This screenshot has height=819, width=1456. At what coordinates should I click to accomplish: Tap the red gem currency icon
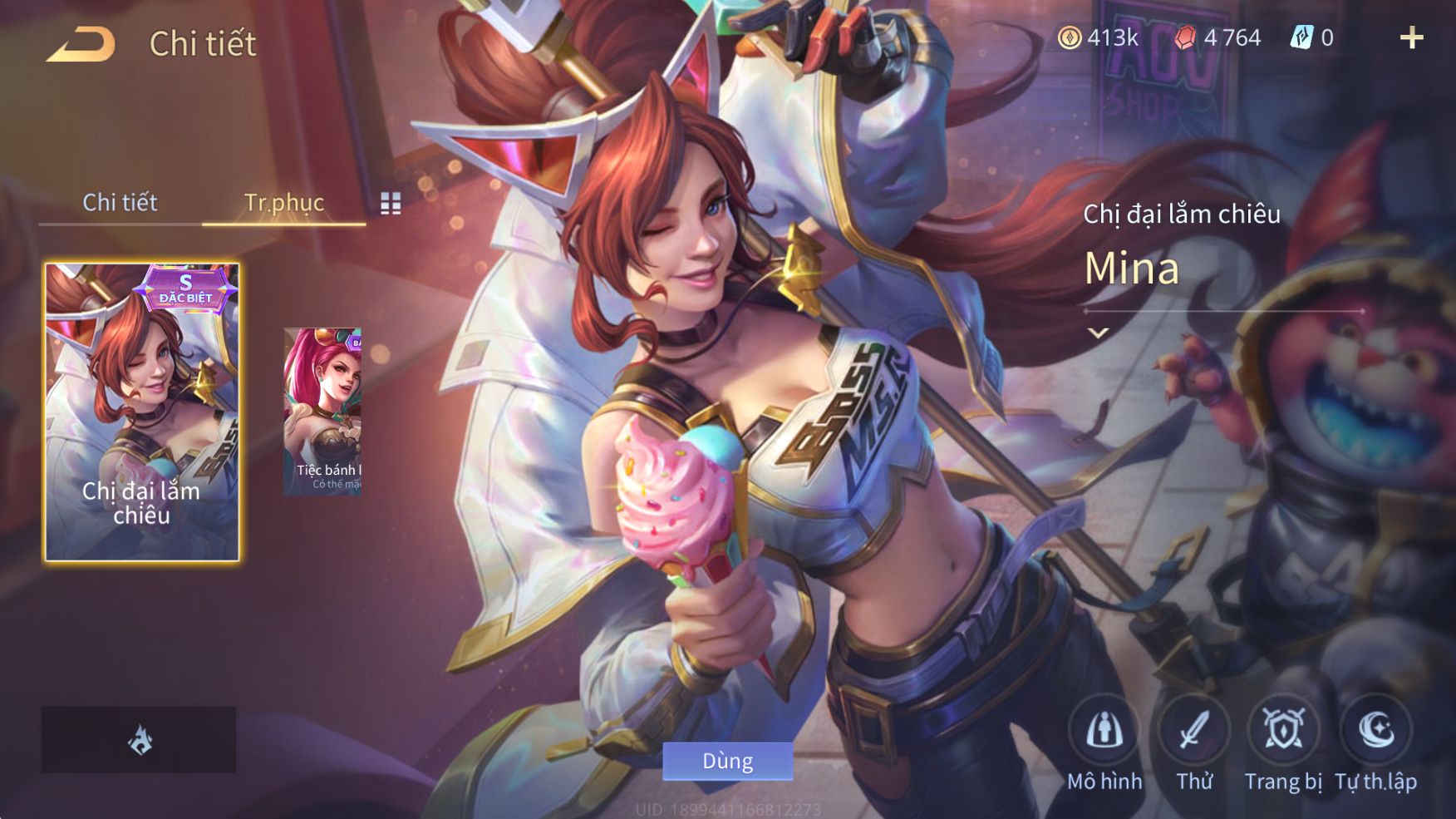[x=1186, y=38]
